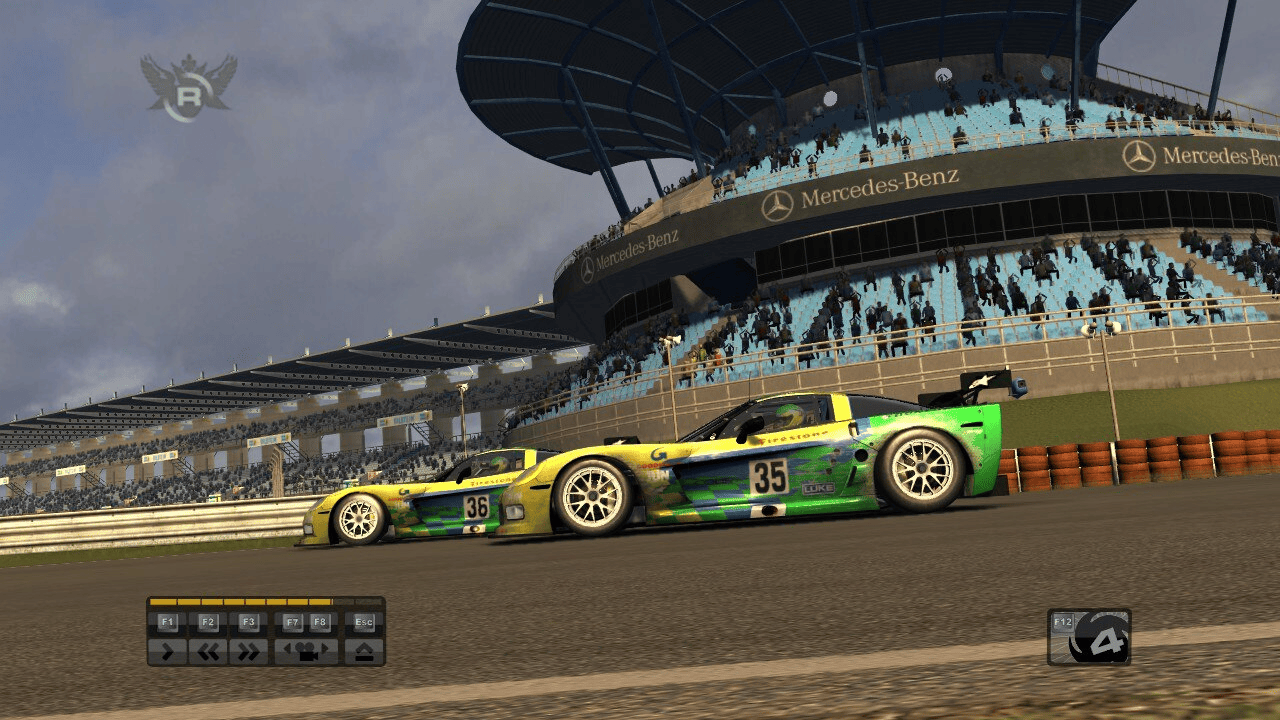Exit the replay with the eject button
Viewport: 1280px width, 720px height.
pyautogui.click(x=364, y=651)
